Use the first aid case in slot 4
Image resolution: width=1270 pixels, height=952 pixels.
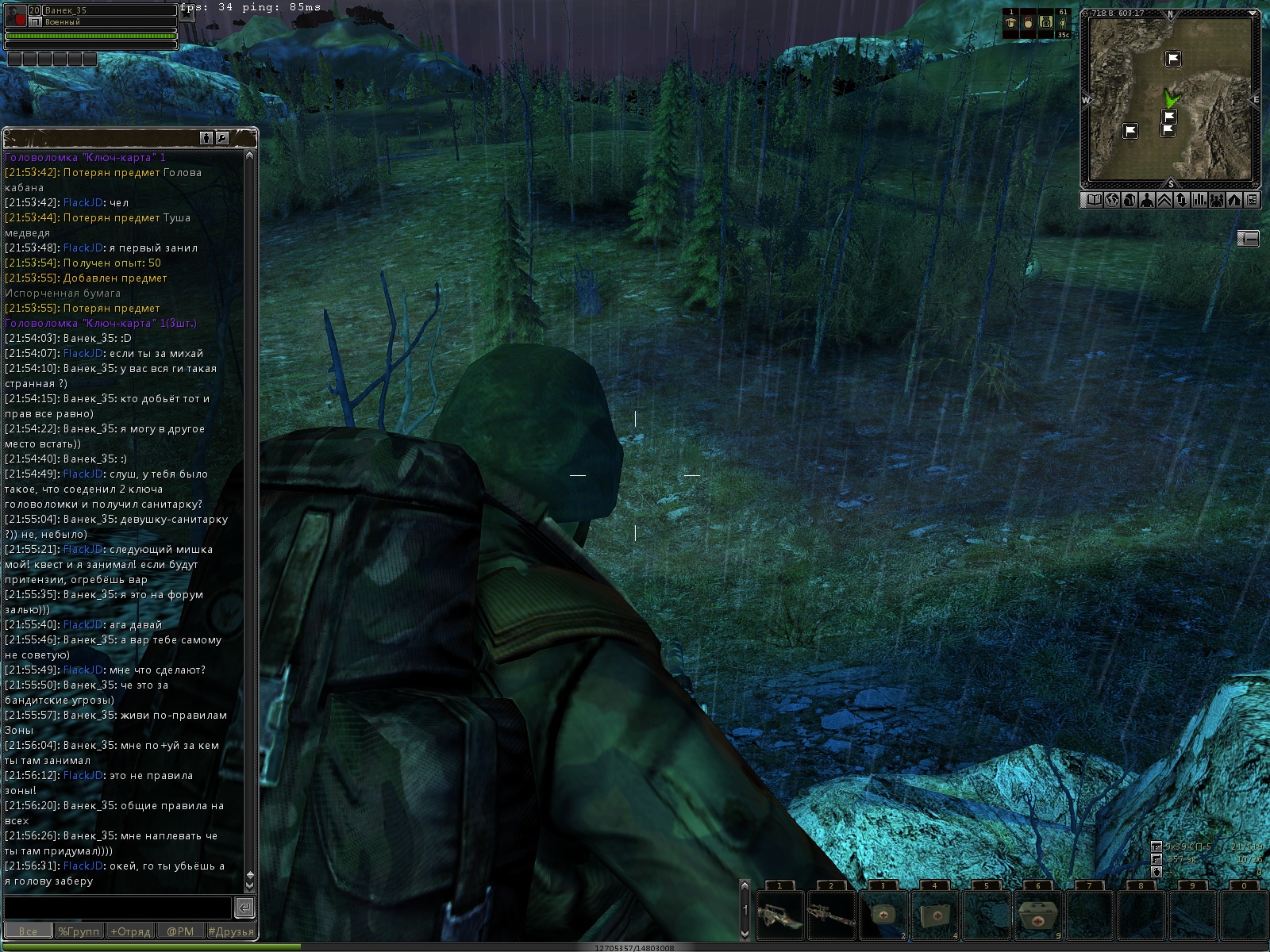point(934,916)
